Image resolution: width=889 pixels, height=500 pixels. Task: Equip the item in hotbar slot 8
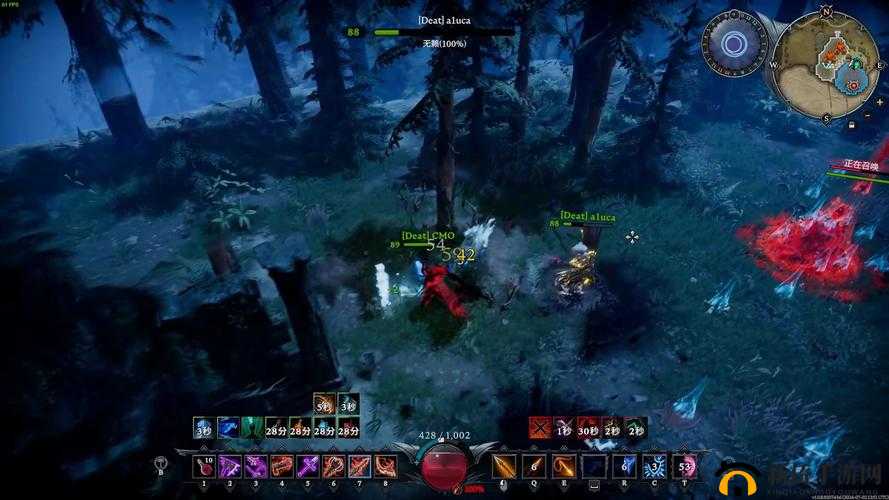coord(386,466)
